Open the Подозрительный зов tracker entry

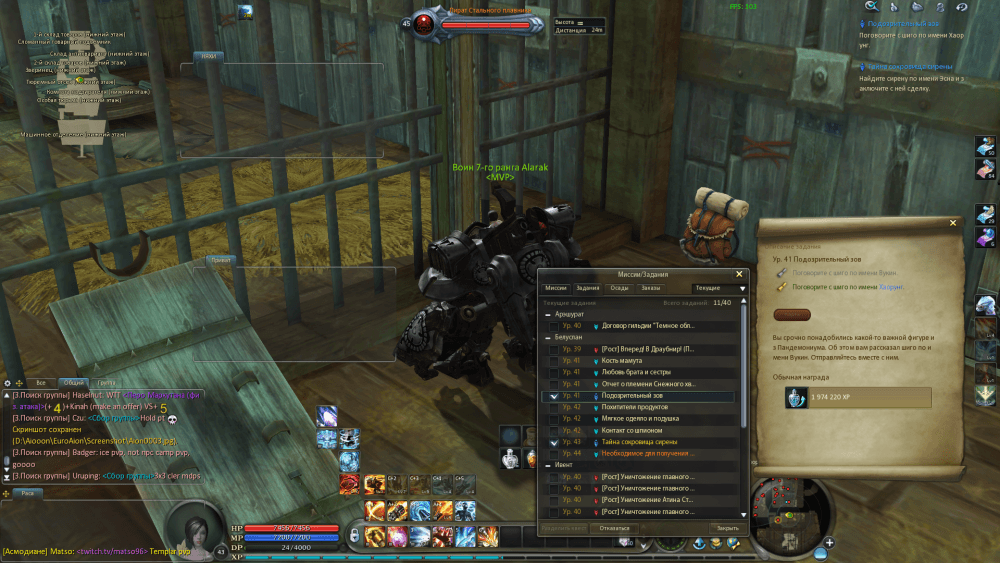904,22
